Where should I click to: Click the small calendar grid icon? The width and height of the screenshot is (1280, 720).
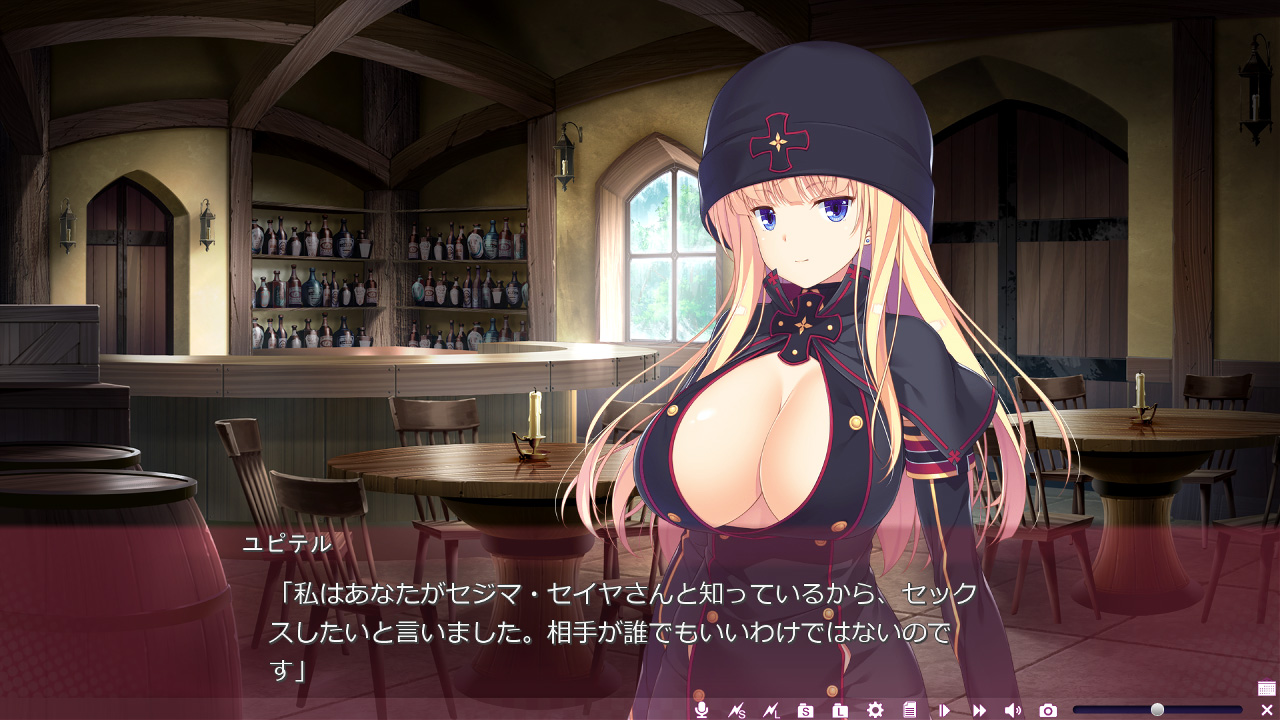[x=1266, y=688]
